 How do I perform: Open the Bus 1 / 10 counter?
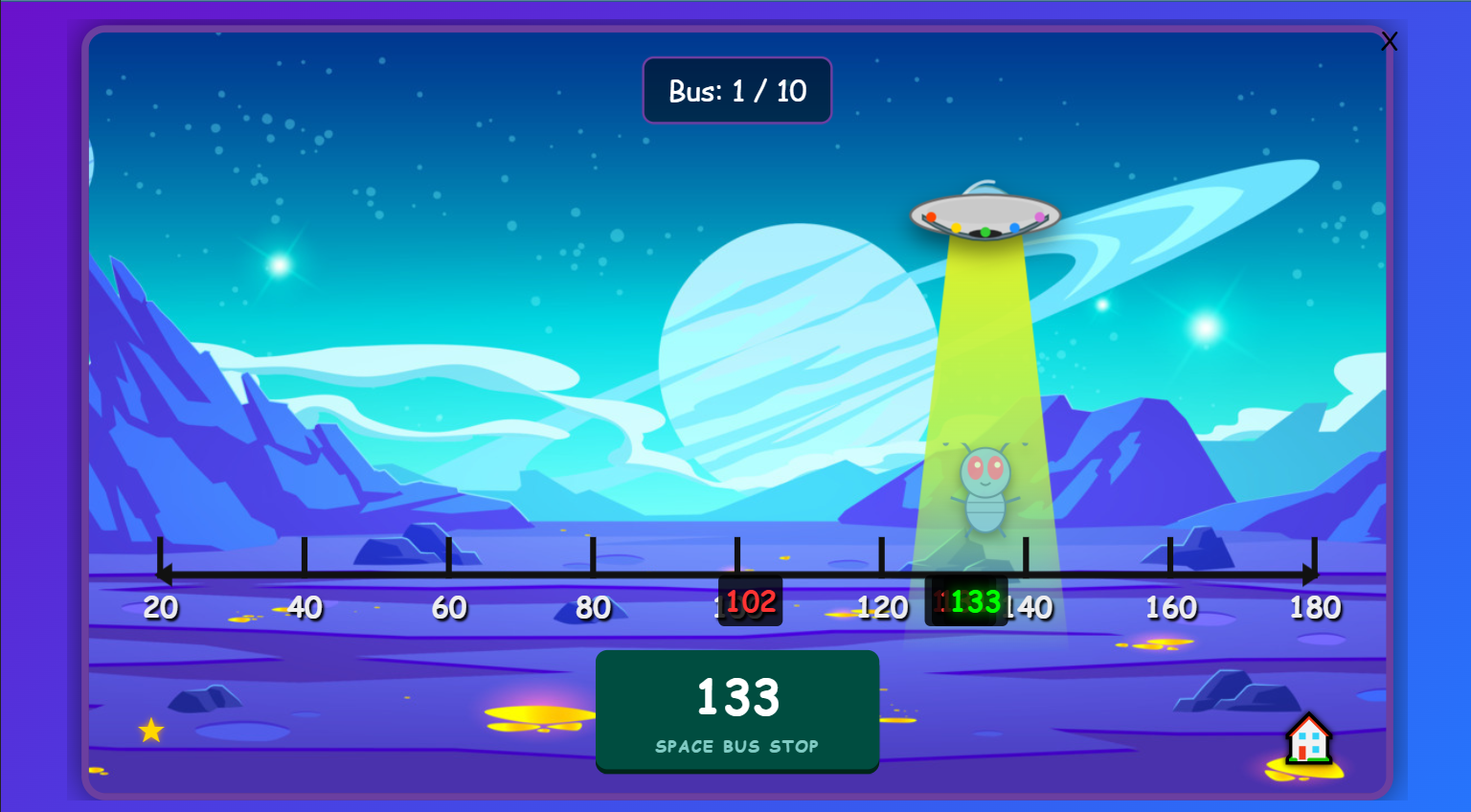point(737,90)
